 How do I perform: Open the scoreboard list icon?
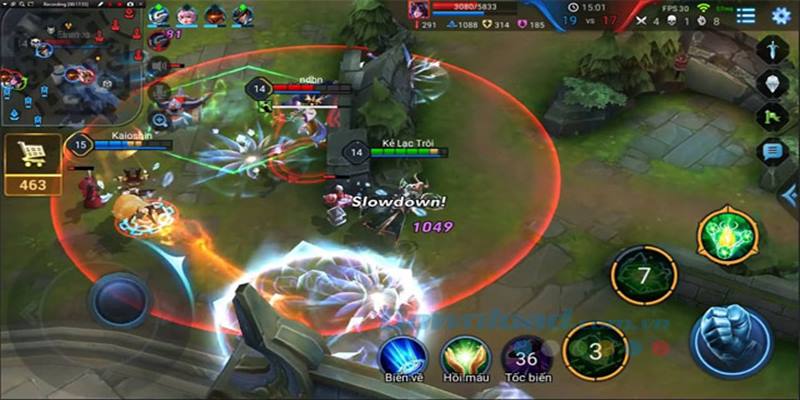[746, 15]
